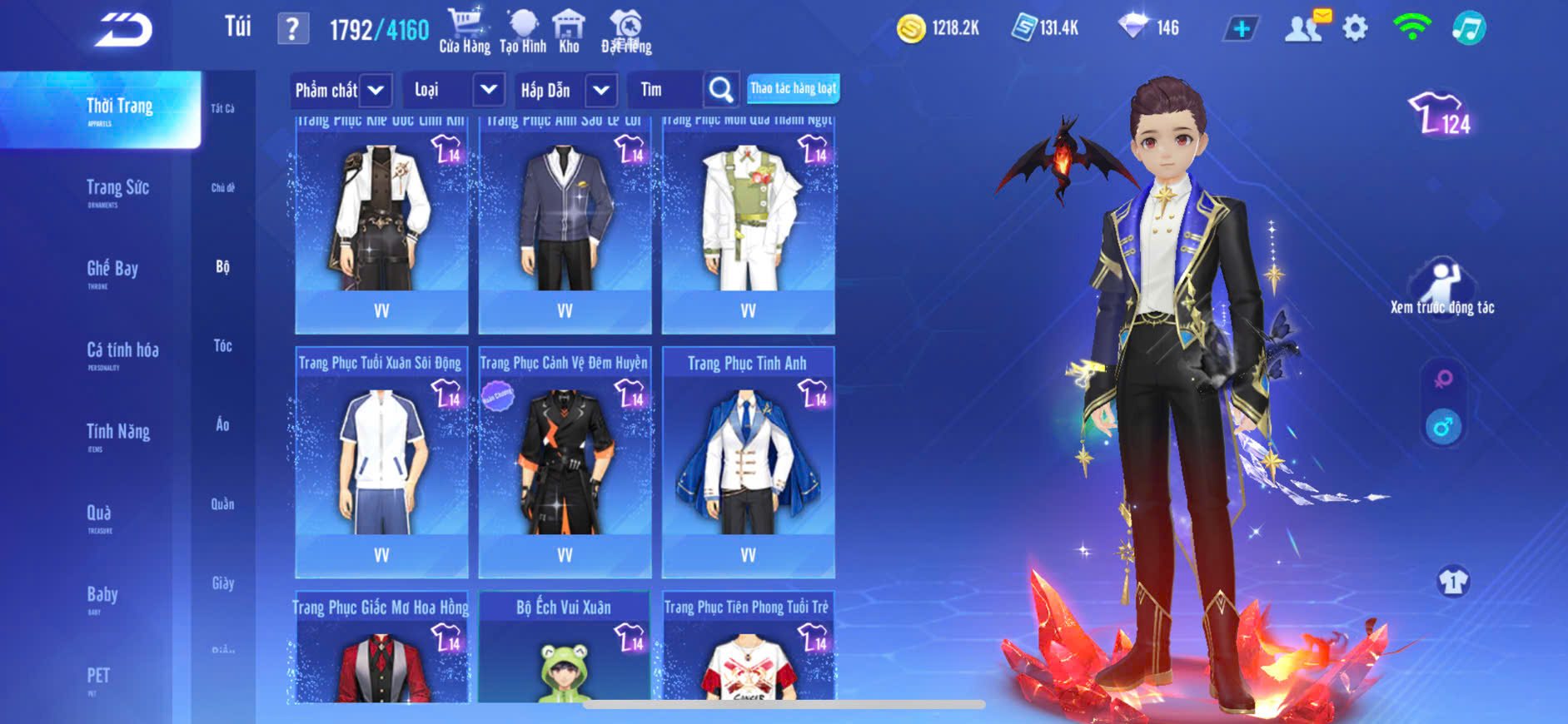Switch to Trang Sức category
Screen dimensions: 1568x724
[x=117, y=189]
